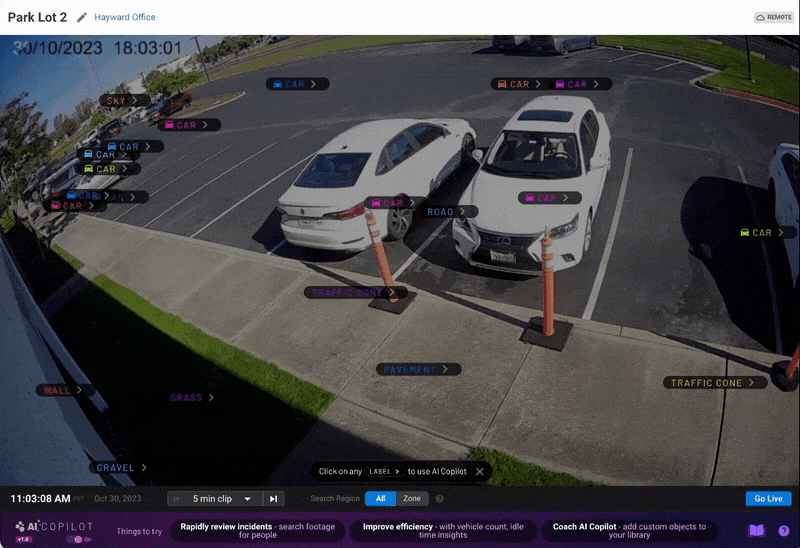Select the ROAD label
Viewport: 800px width, 548px height.
pos(448,212)
